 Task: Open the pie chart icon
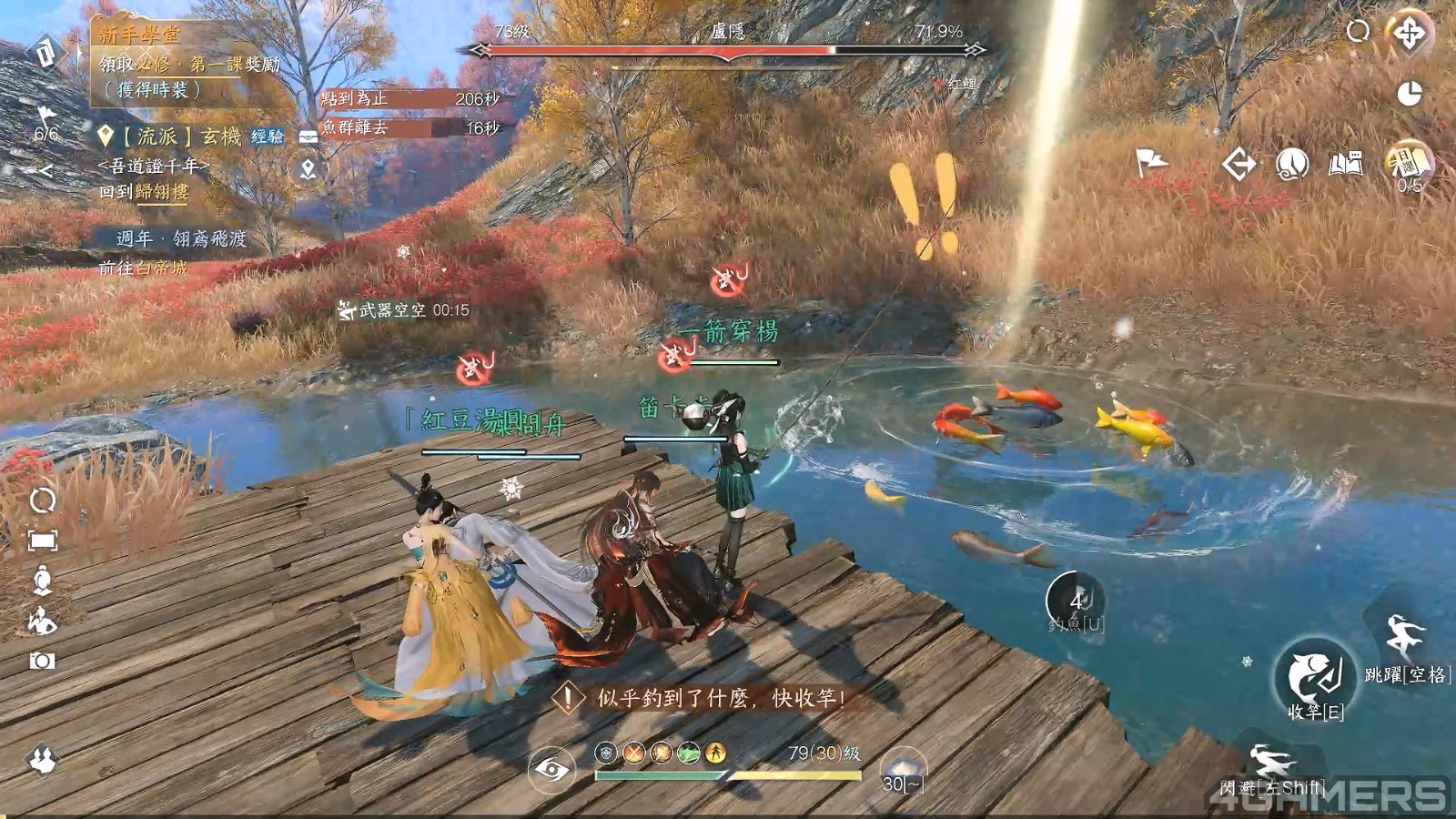pyautogui.click(x=1410, y=93)
